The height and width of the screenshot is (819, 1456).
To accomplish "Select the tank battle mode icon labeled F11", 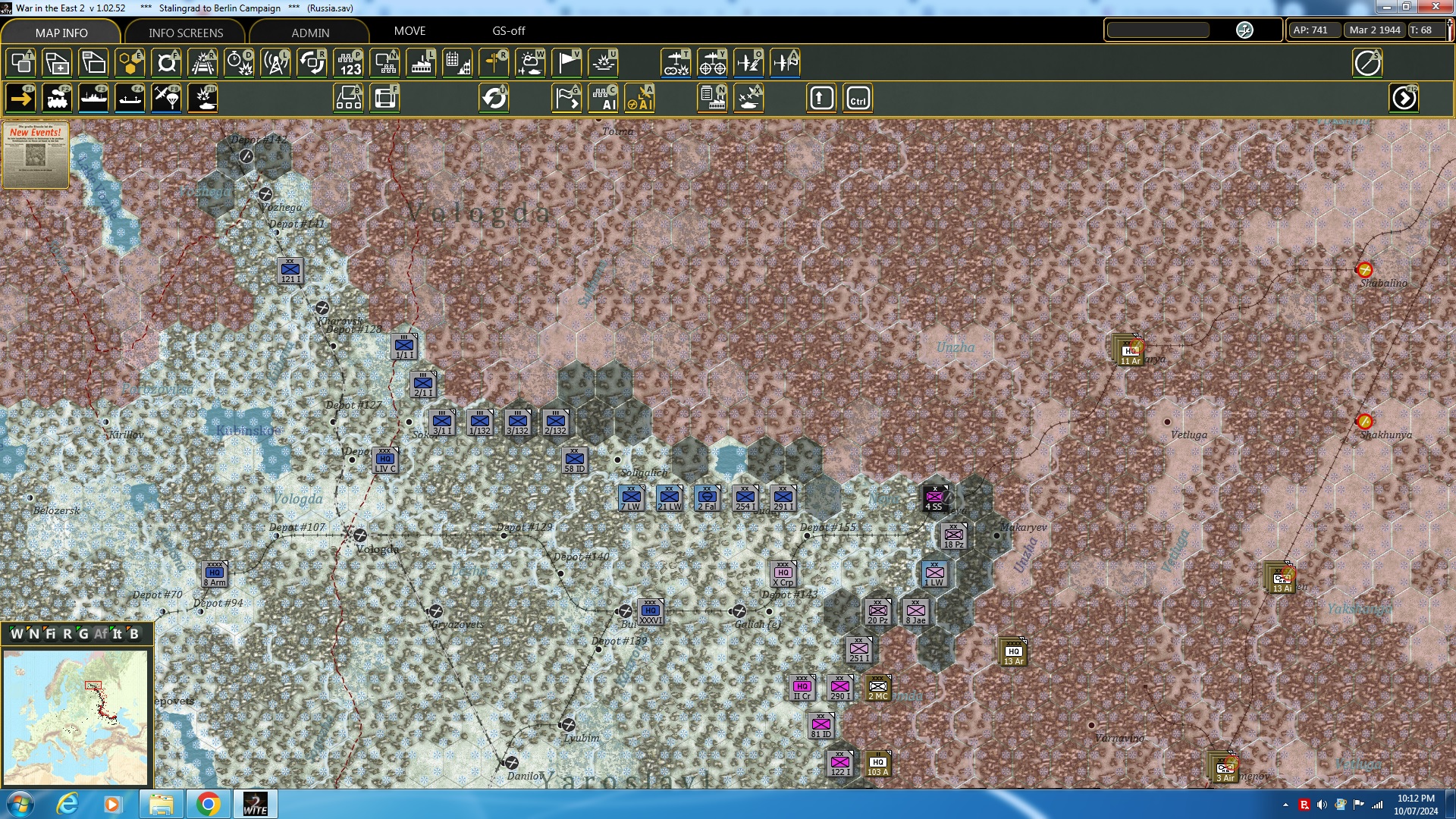I will pos(202,98).
